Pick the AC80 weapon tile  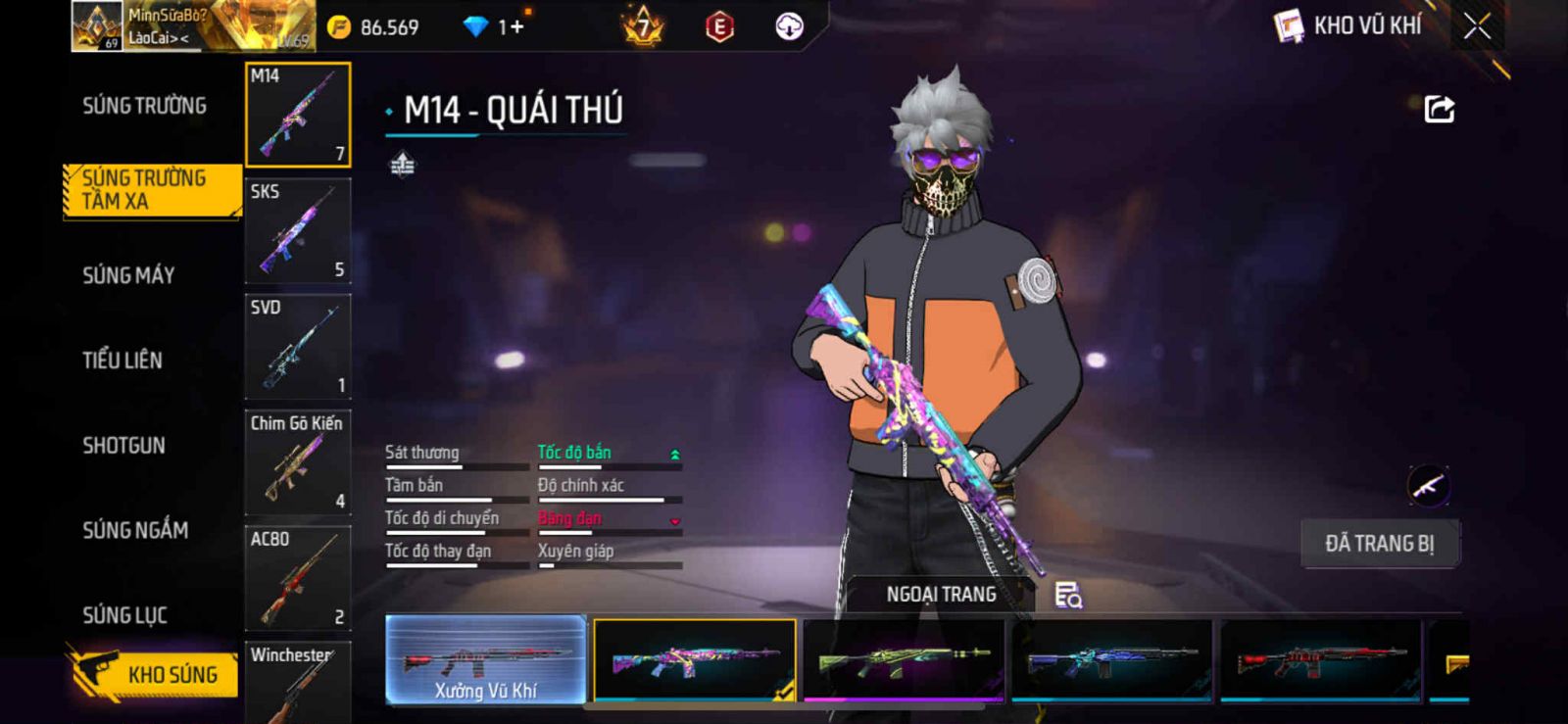tap(298, 578)
